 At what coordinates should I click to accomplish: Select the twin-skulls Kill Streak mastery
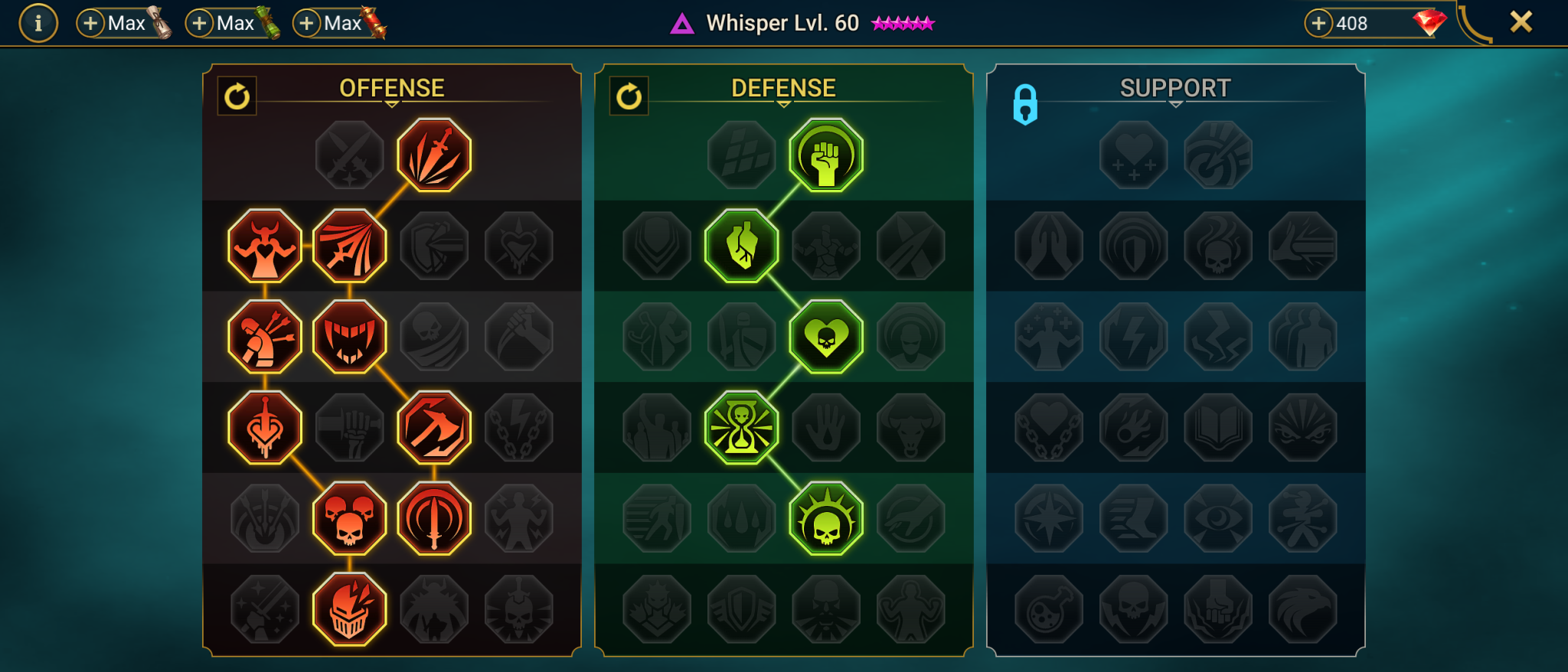point(349,517)
